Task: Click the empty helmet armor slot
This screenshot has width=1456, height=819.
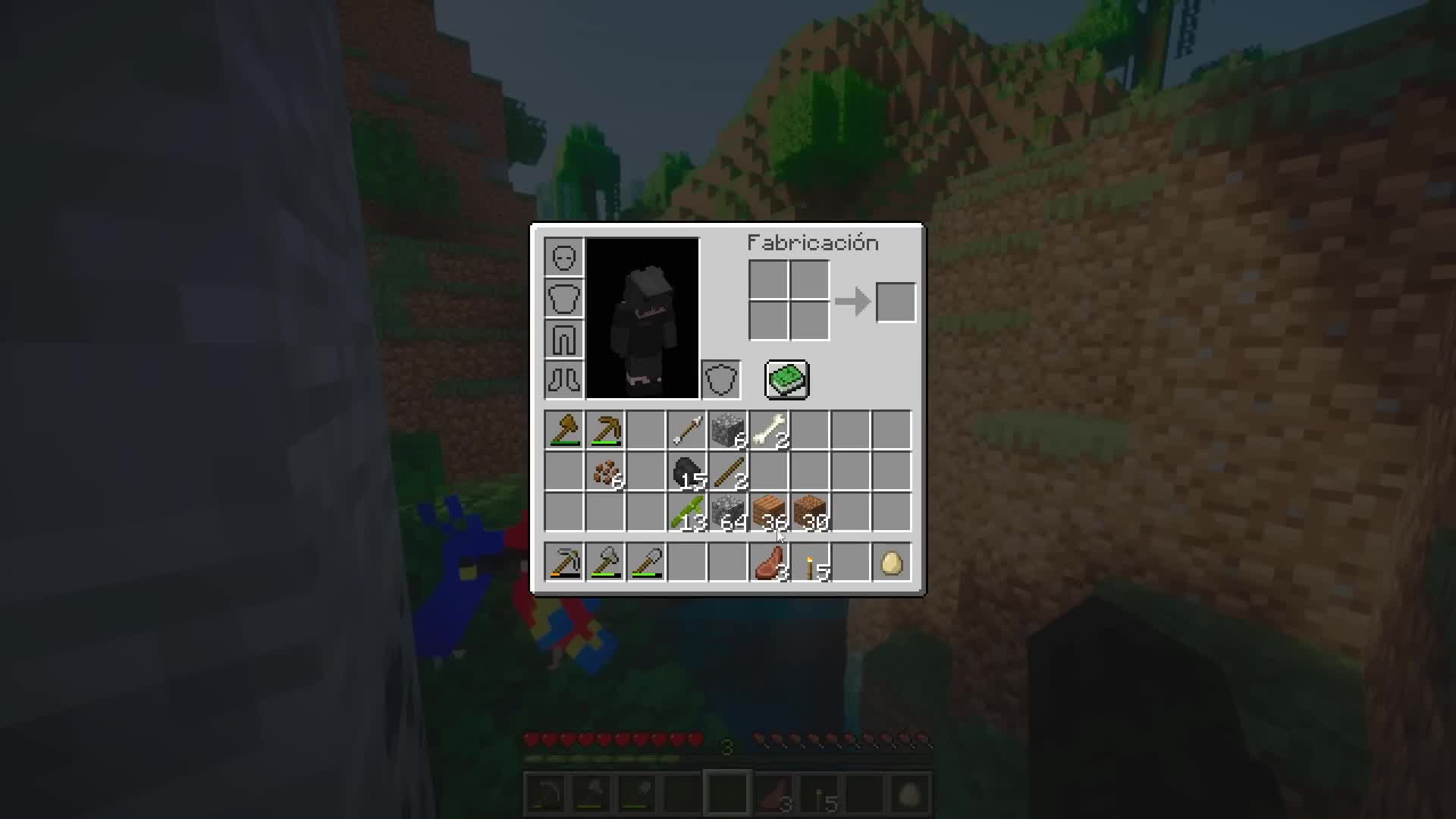Action: click(x=564, y=257)
